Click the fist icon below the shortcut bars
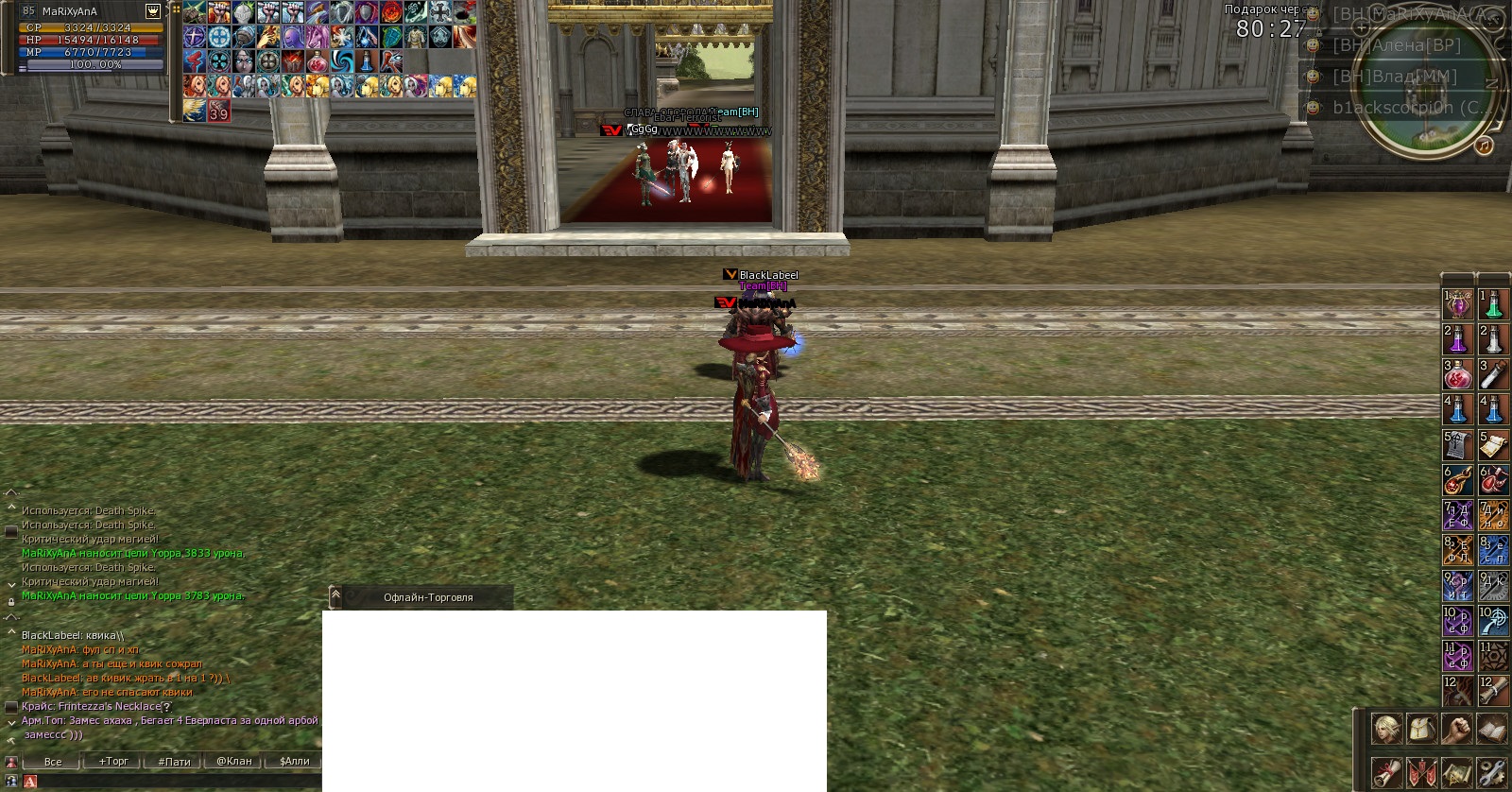 click(x=1457, y=729)
